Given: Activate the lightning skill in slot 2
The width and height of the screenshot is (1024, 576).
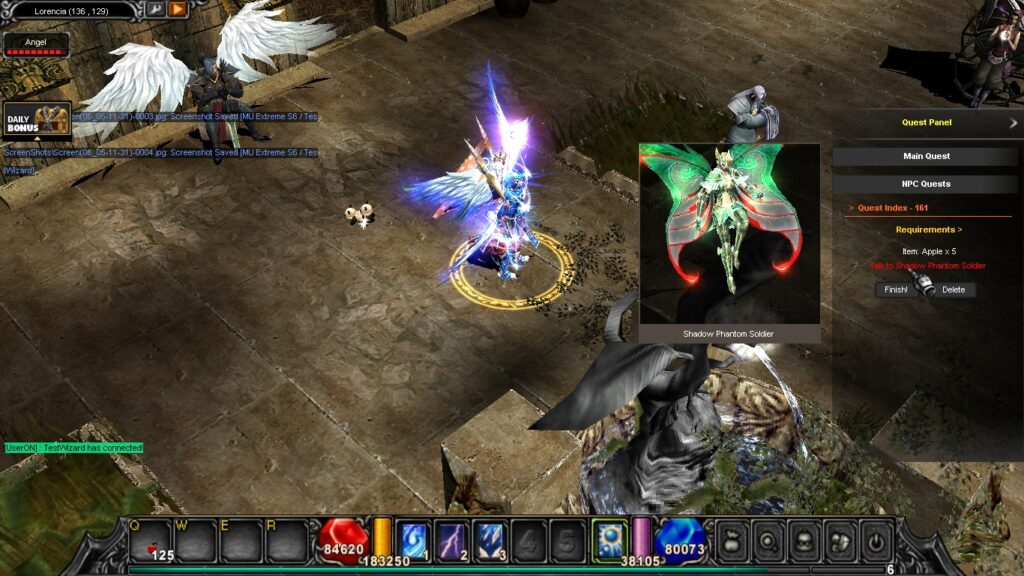Looking at the screenshot, I should point(452,539).
